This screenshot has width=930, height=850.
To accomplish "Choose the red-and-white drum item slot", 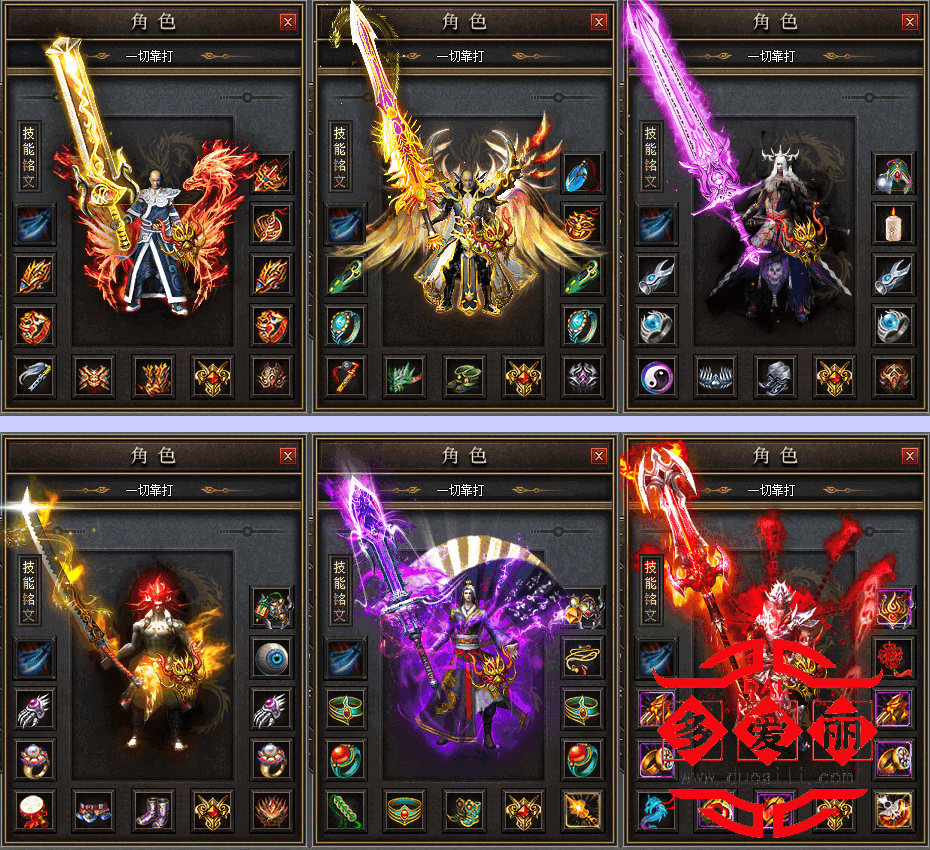I will click(x=35, y=809).
